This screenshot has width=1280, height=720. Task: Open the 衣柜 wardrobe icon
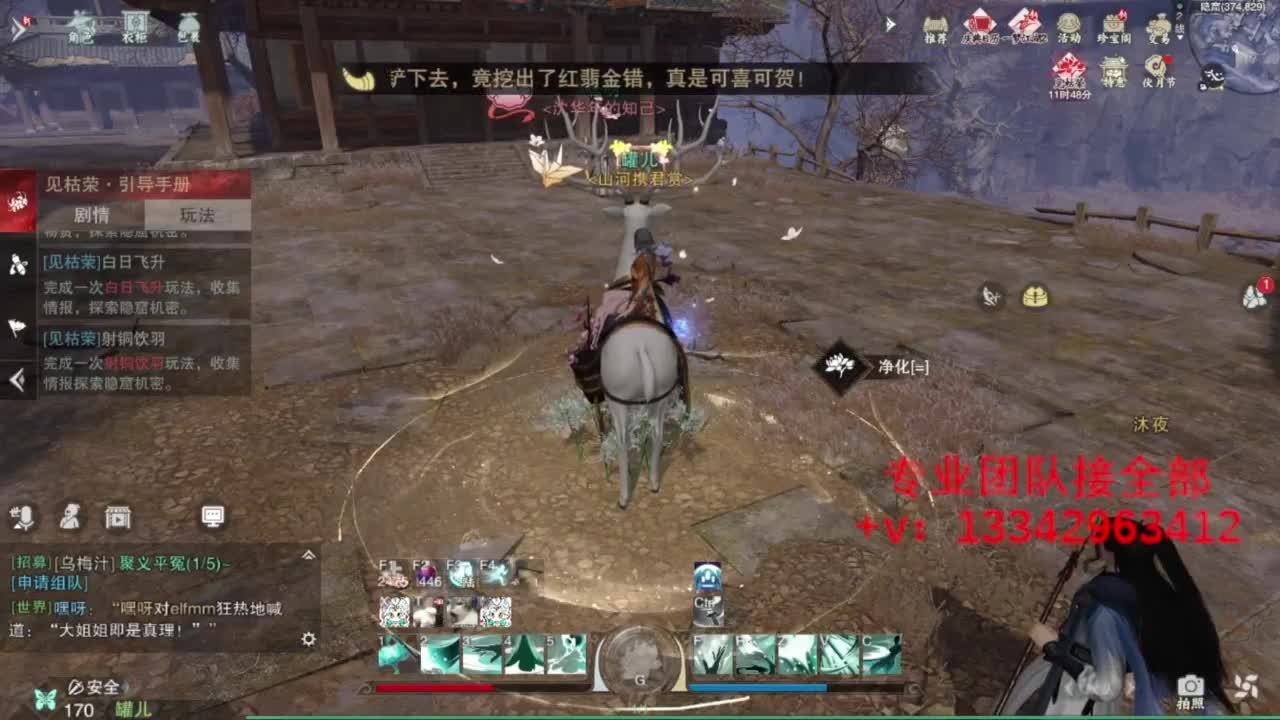135,25
